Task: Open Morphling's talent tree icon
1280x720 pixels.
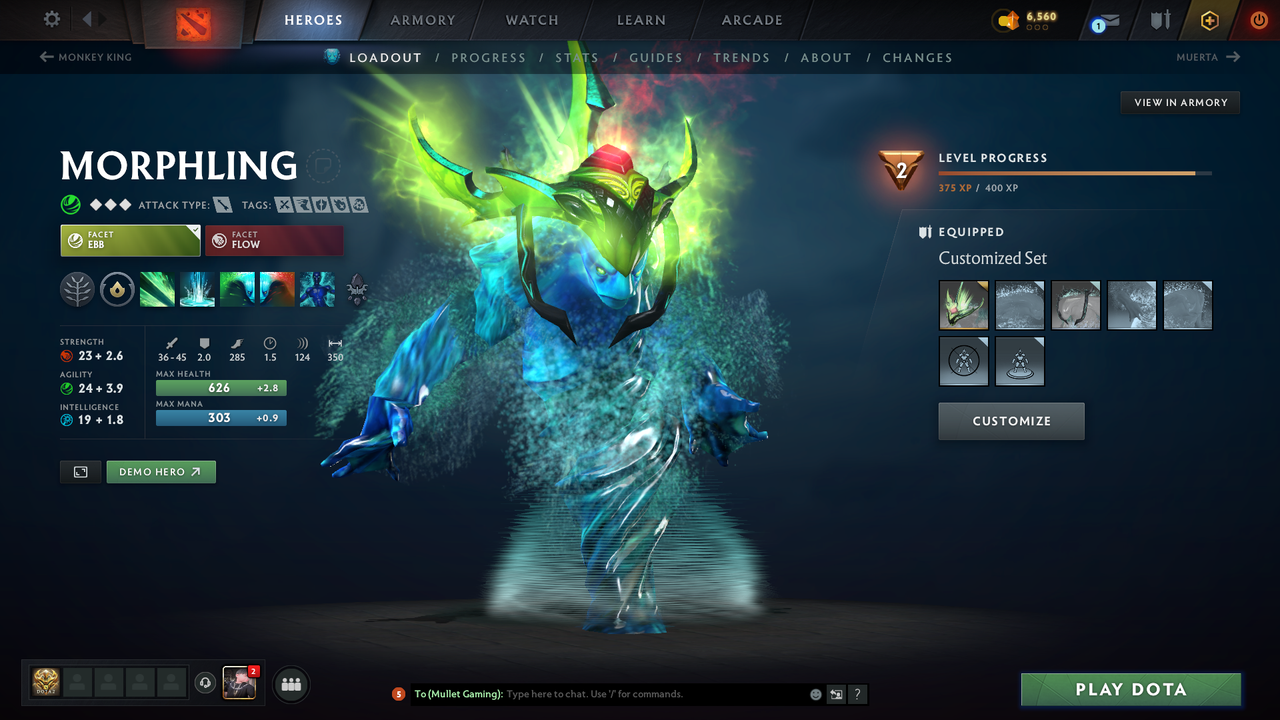Action: pos(77,290)
